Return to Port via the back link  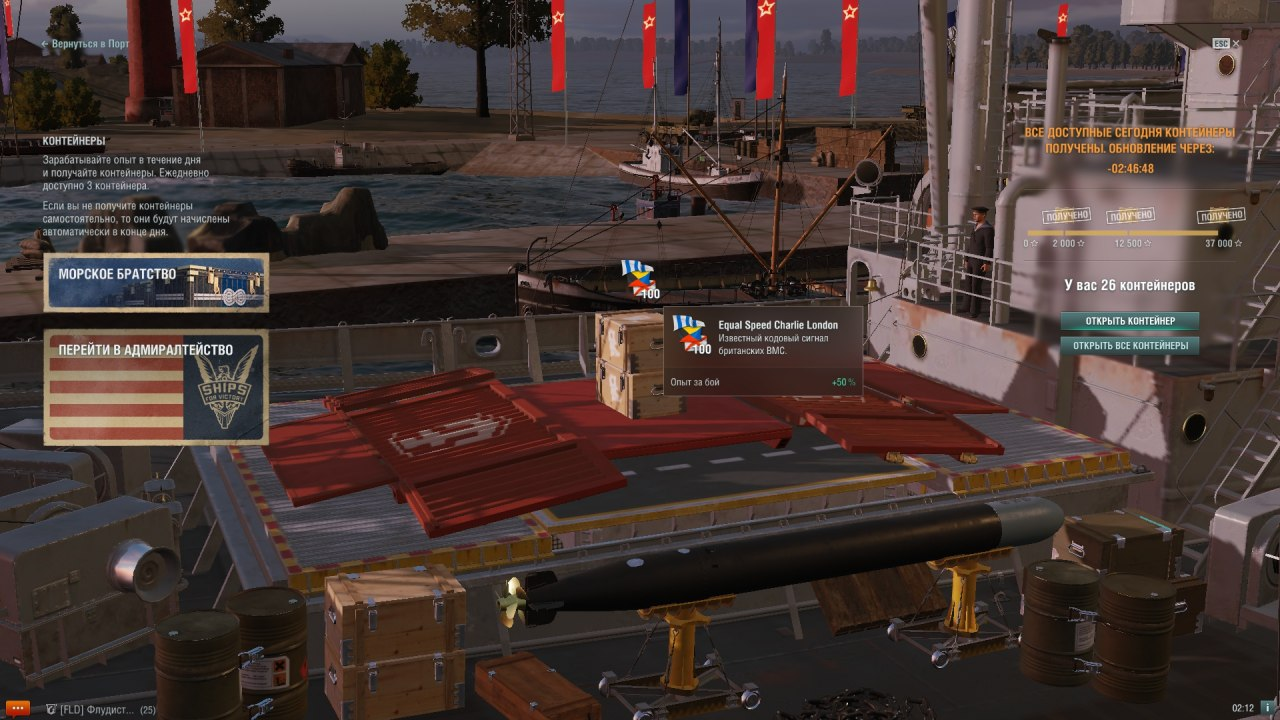pyautogui.click(x=85, y=45)
